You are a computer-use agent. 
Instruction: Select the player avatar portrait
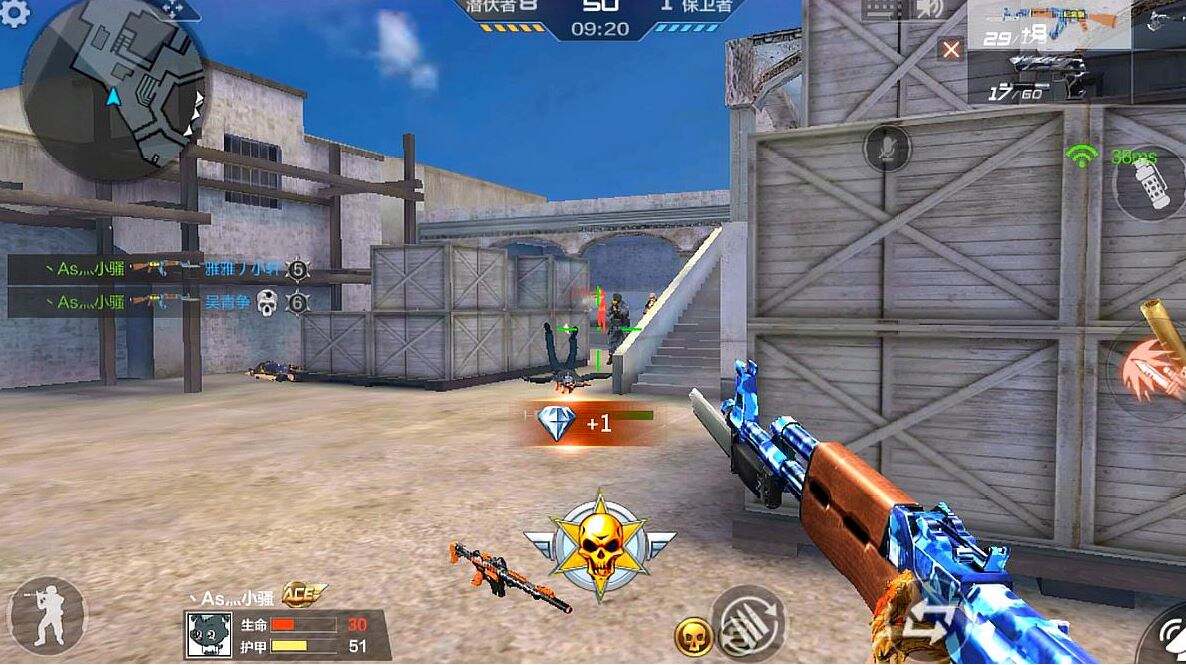(x=208, y=635)
